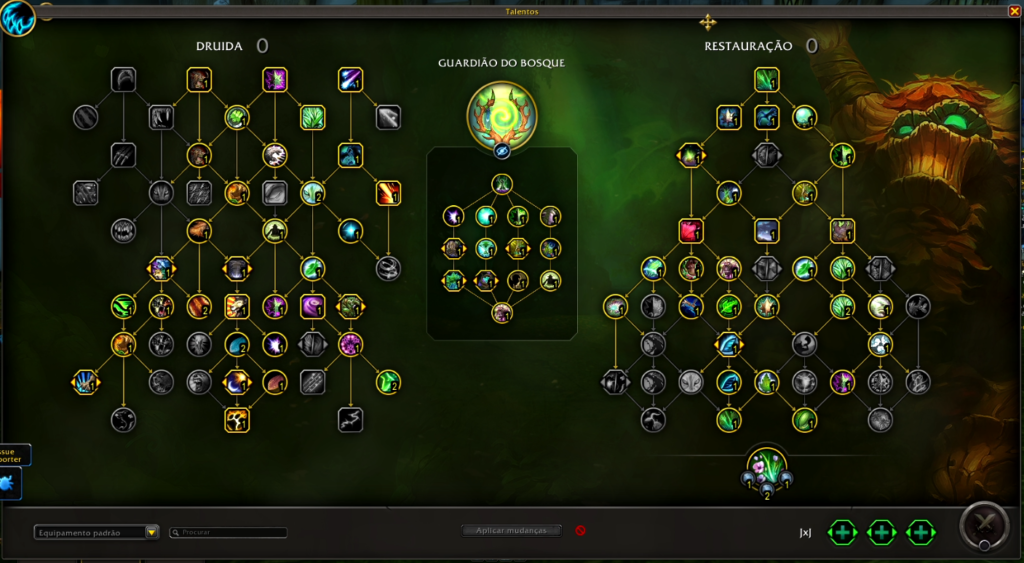Select the Guardião do Bosque hero talent emblem
The width and height of the screenshot is (1024, 563).
(501, 115)
